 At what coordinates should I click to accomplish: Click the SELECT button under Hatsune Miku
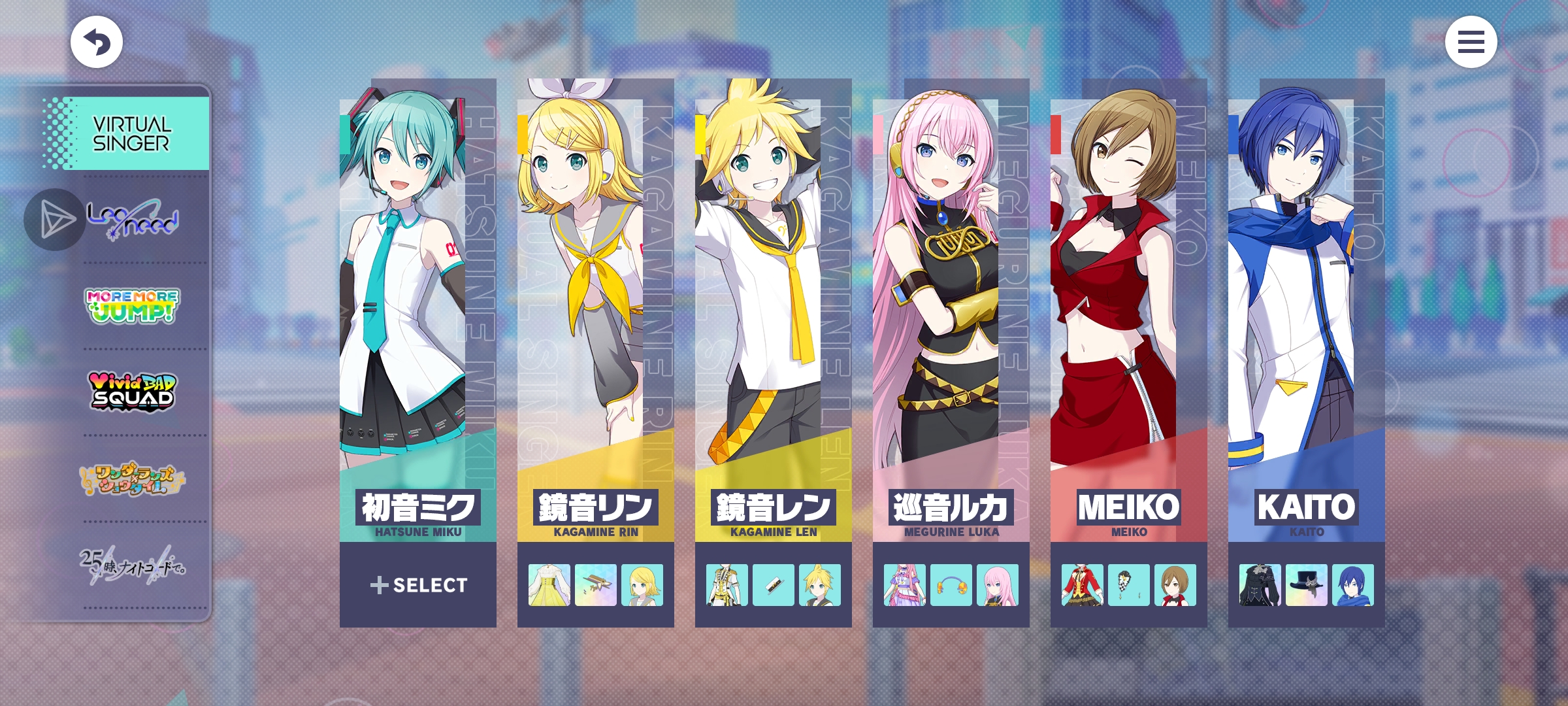click(x=418, y=585)
